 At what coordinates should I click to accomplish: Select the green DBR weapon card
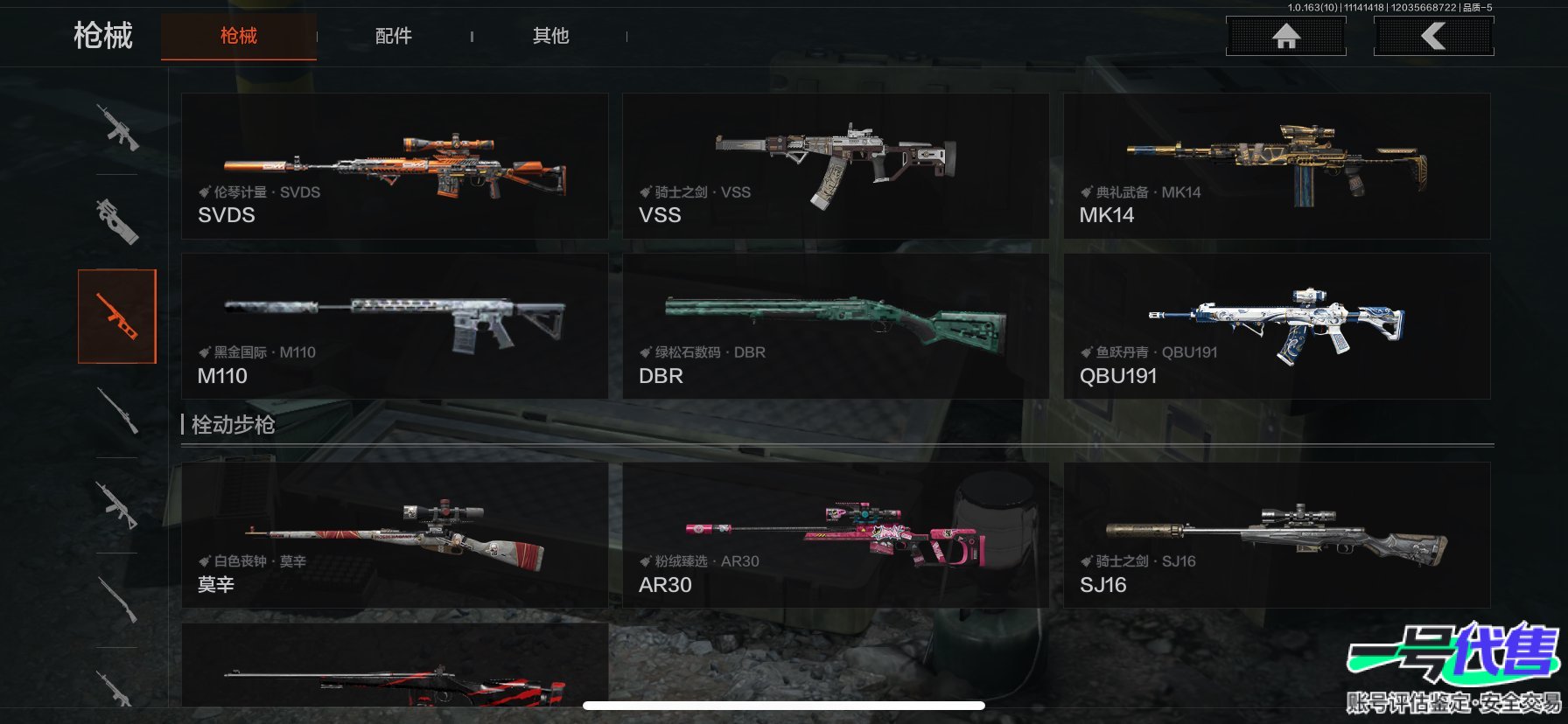click(x=835, y=326)
